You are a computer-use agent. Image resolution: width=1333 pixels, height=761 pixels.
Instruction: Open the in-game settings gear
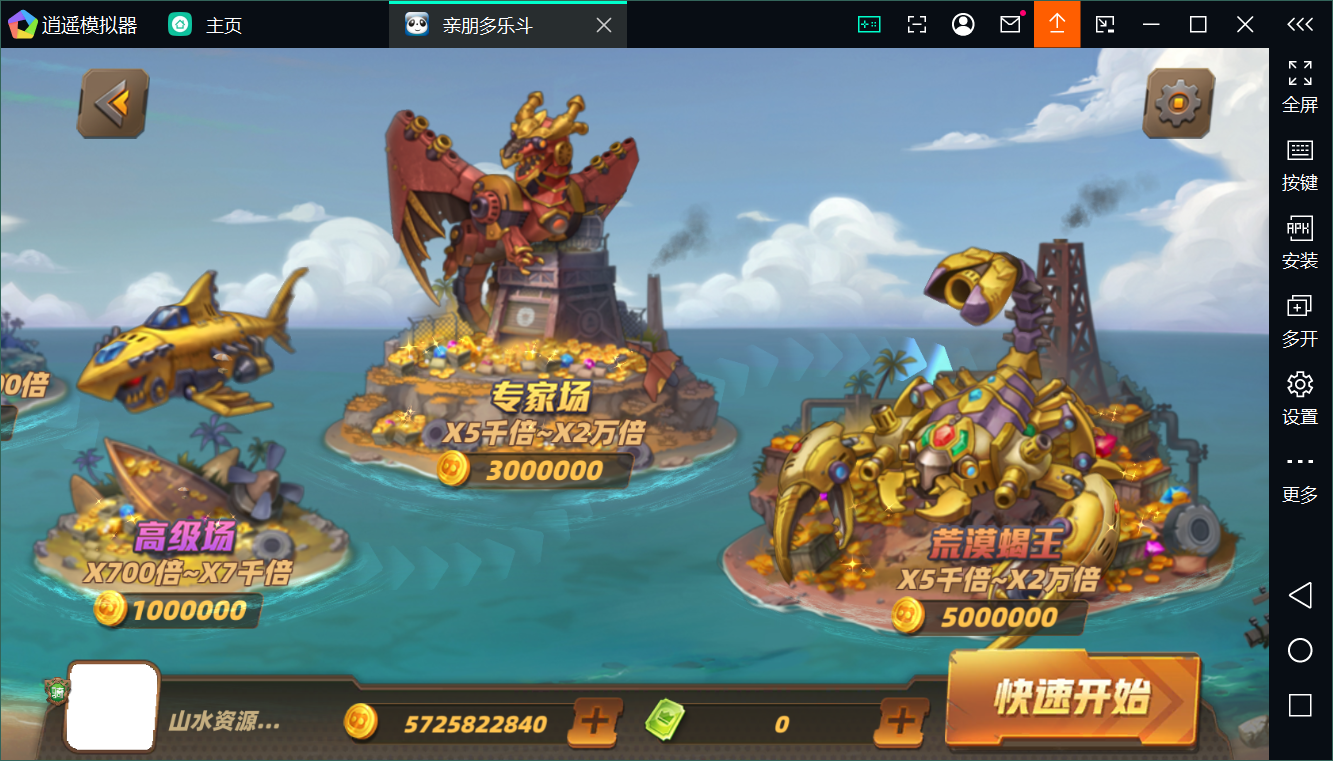pos(1178,103)
